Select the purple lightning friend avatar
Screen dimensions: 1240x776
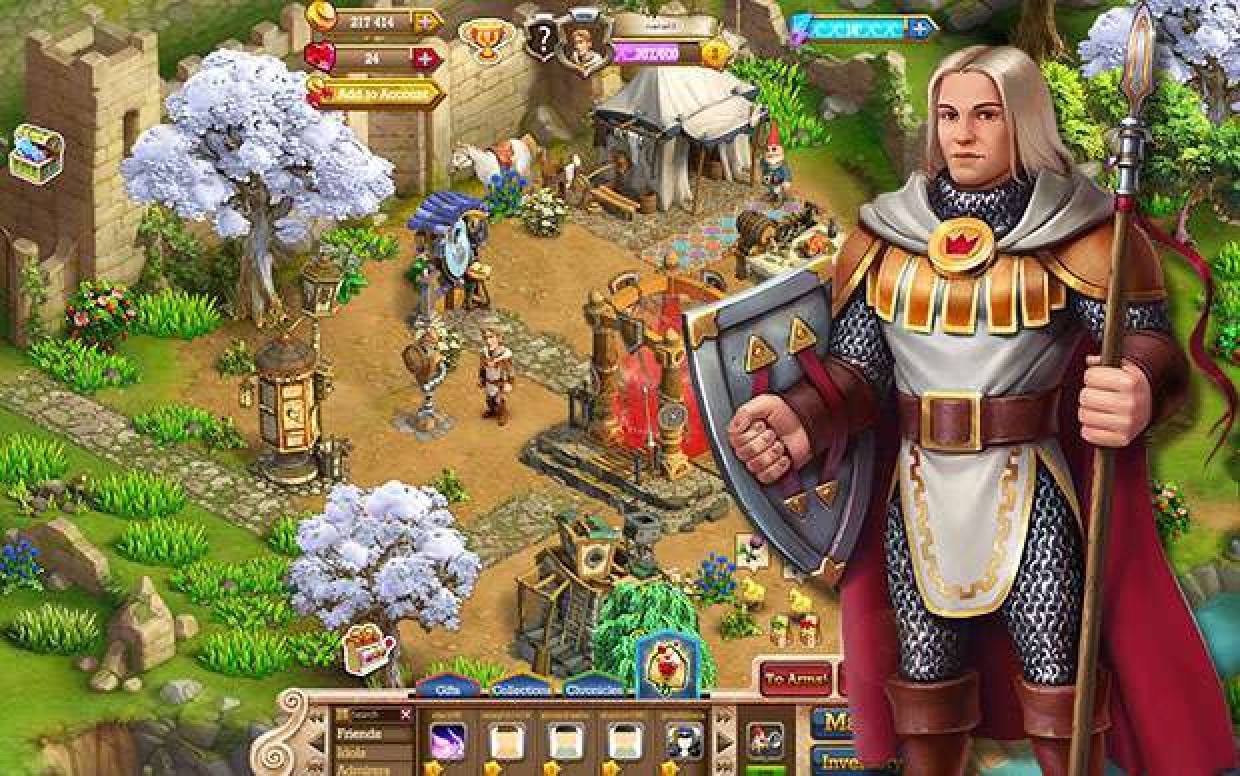pyautogui.click(x=447, y=741)
